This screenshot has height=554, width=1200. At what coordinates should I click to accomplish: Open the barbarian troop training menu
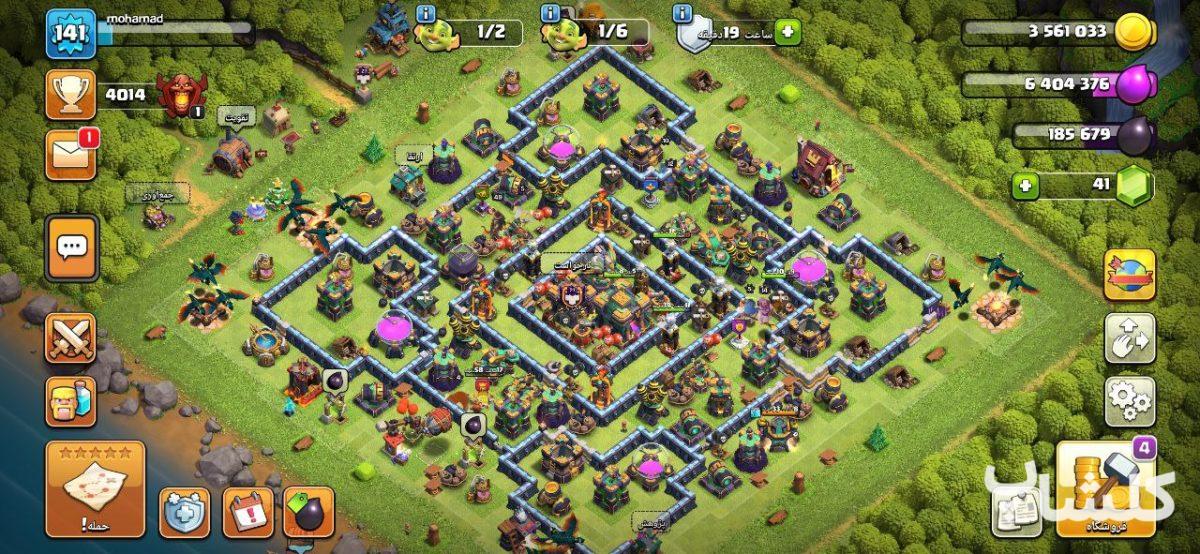pyautogui.click(x=71, y=400)
